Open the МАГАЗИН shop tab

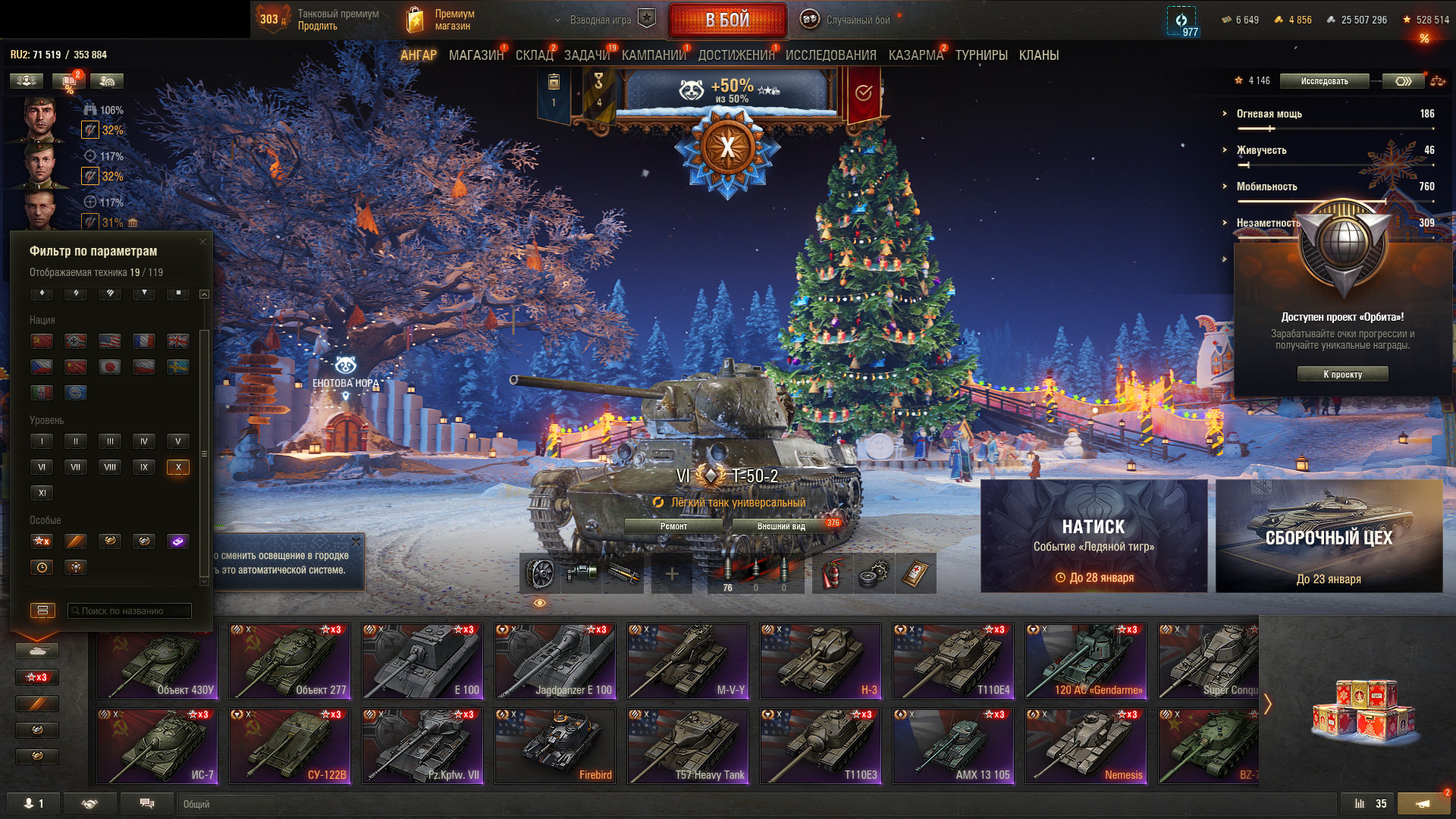[475, 55]
